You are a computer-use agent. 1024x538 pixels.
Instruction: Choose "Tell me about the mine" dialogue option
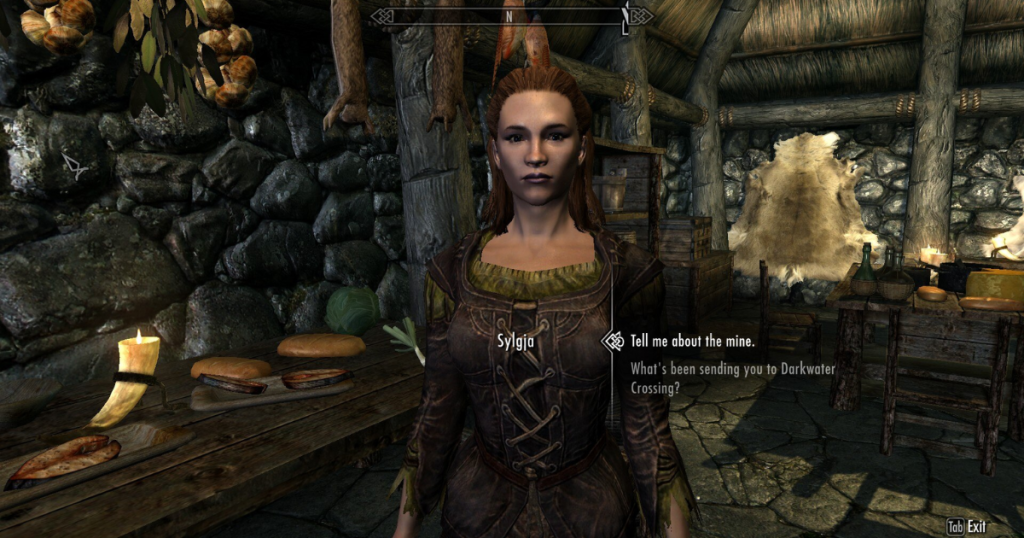click(690, 341)
